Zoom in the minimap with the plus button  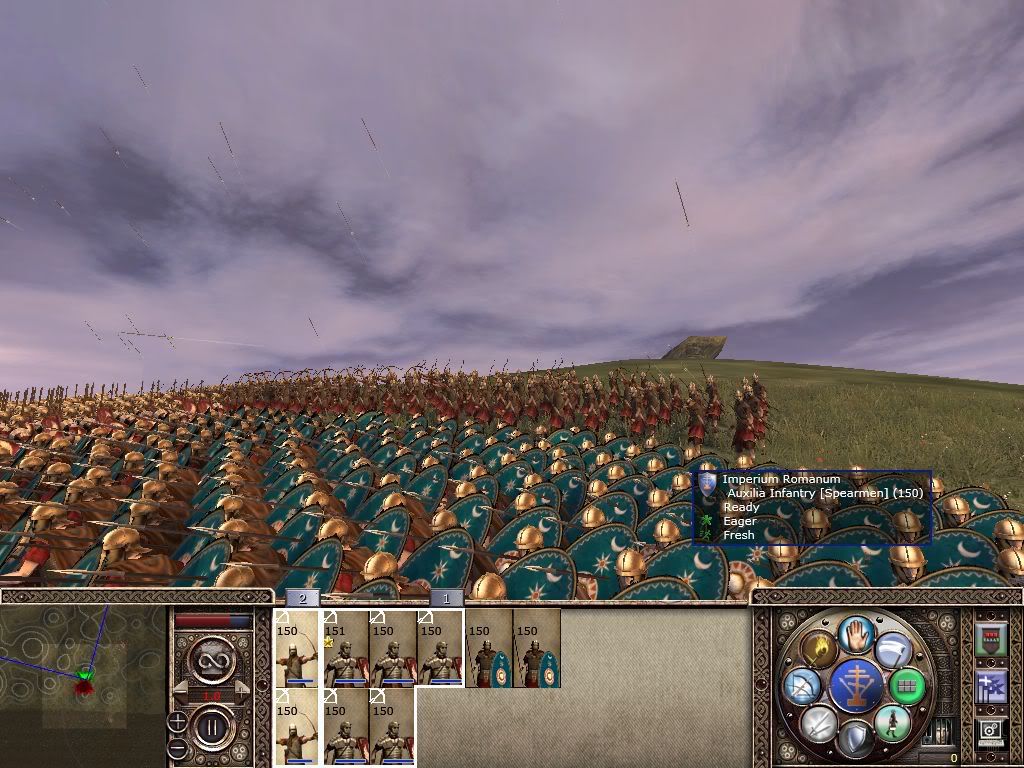[x=177, y=722]
